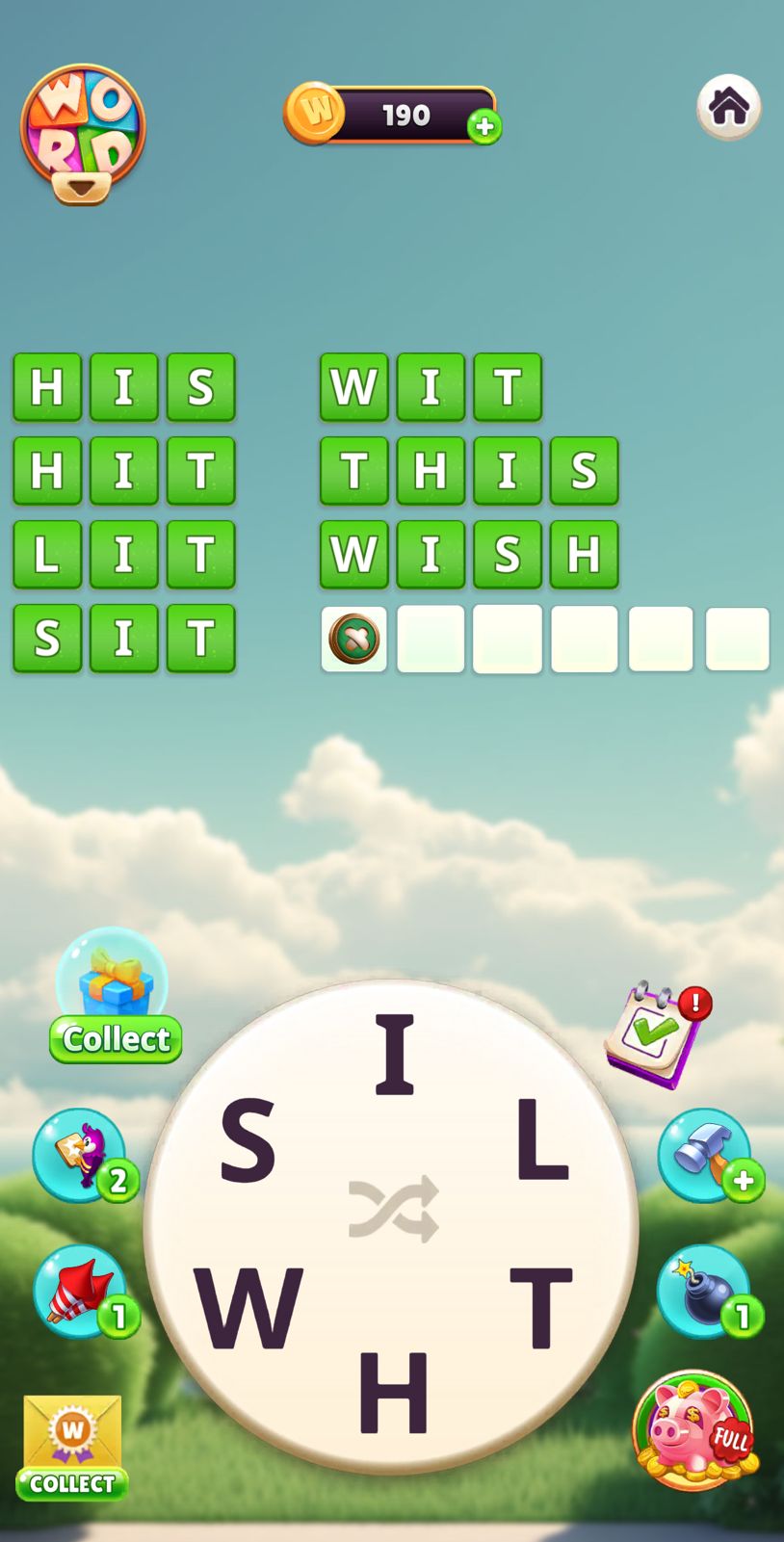Select letter I on the wheel
The height and width of the screenshot is (1542, 784).
[393, 1055]
